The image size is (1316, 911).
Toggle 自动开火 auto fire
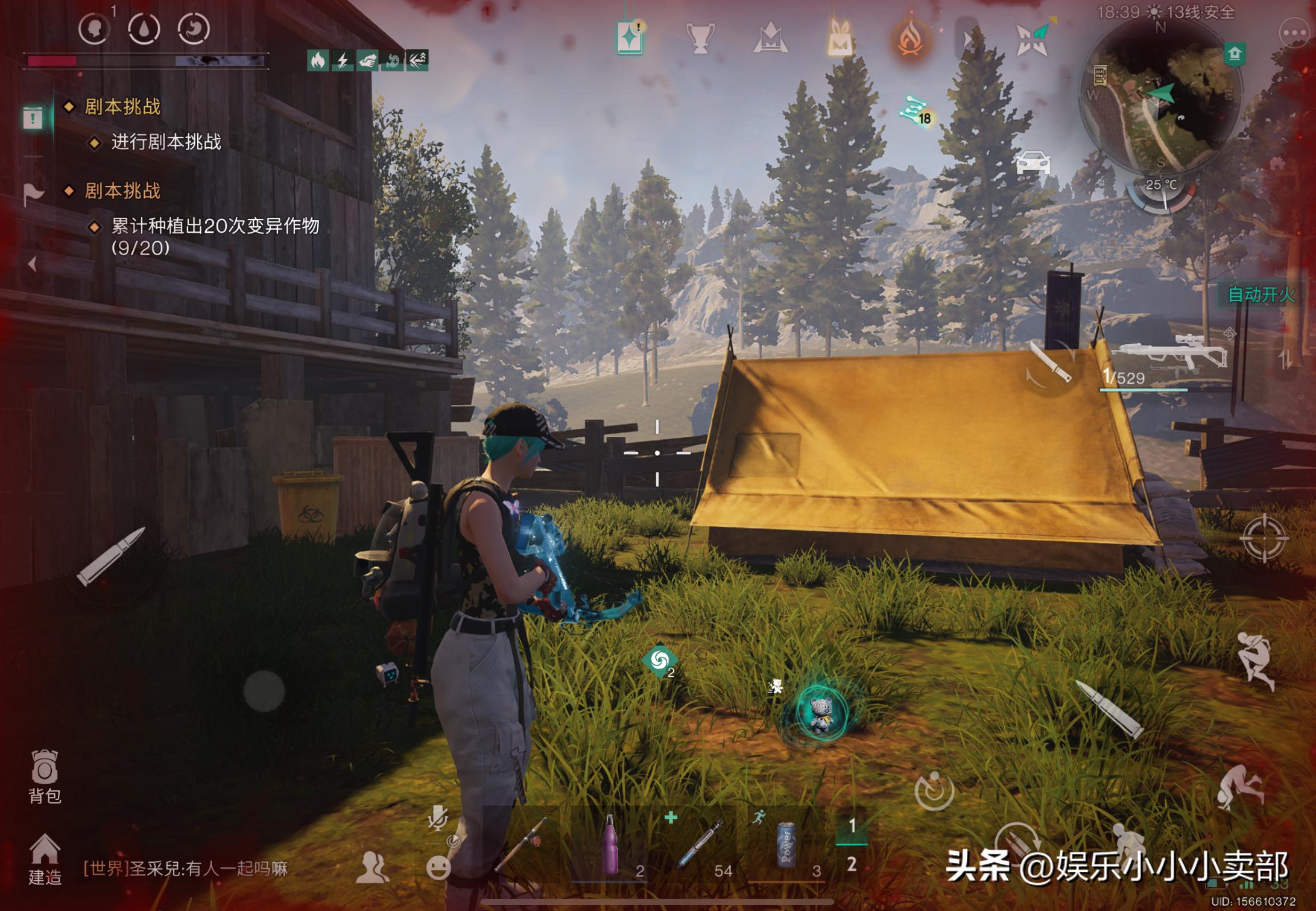tap(1261, 294)
